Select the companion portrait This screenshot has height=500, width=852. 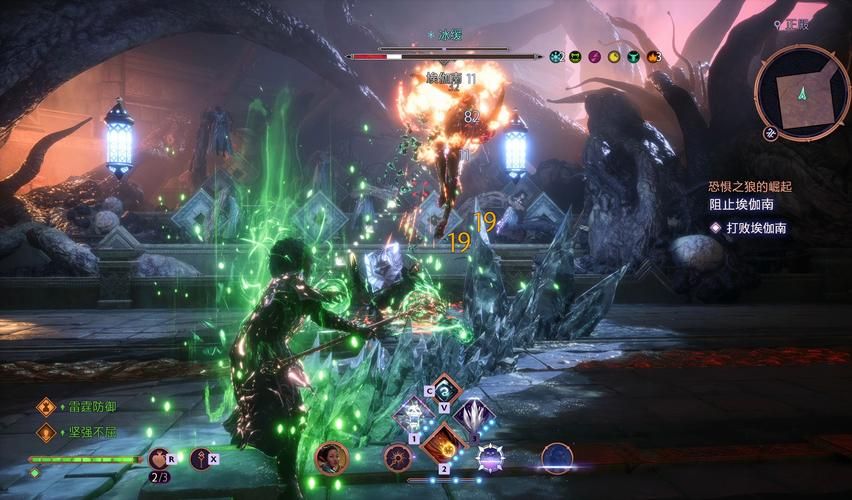[x=331, y=458]
